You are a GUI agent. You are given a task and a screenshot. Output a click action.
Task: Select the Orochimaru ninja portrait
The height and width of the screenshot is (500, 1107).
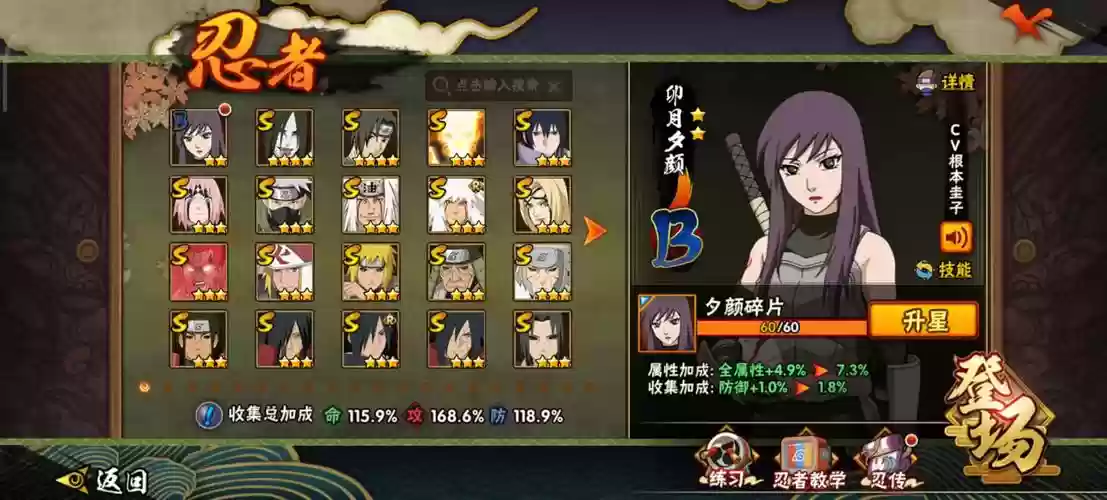click(x=284, y=138)
